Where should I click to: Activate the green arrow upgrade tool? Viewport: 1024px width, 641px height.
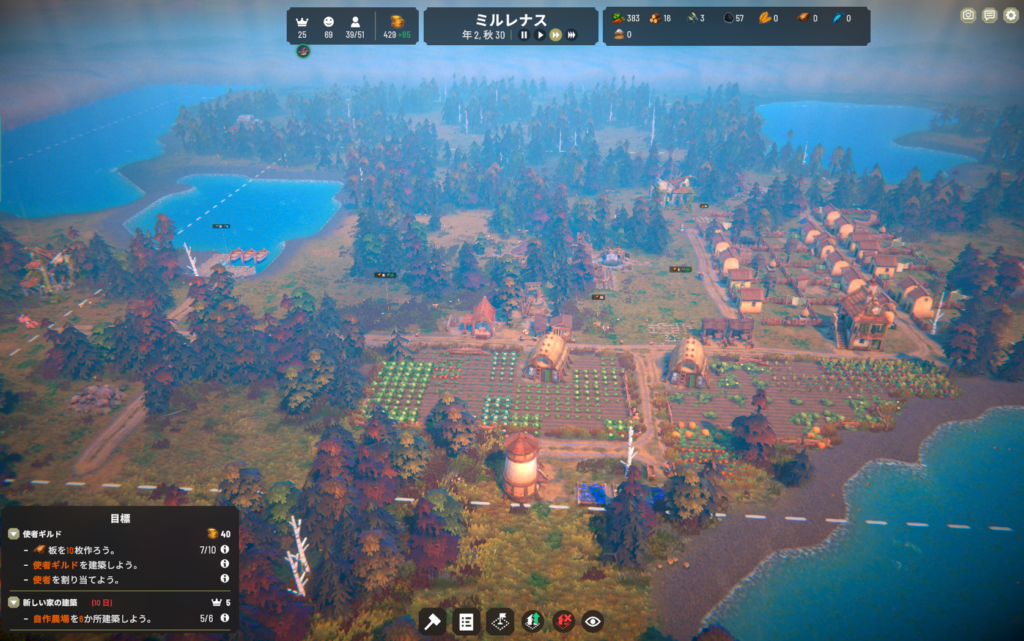(532, 622)
